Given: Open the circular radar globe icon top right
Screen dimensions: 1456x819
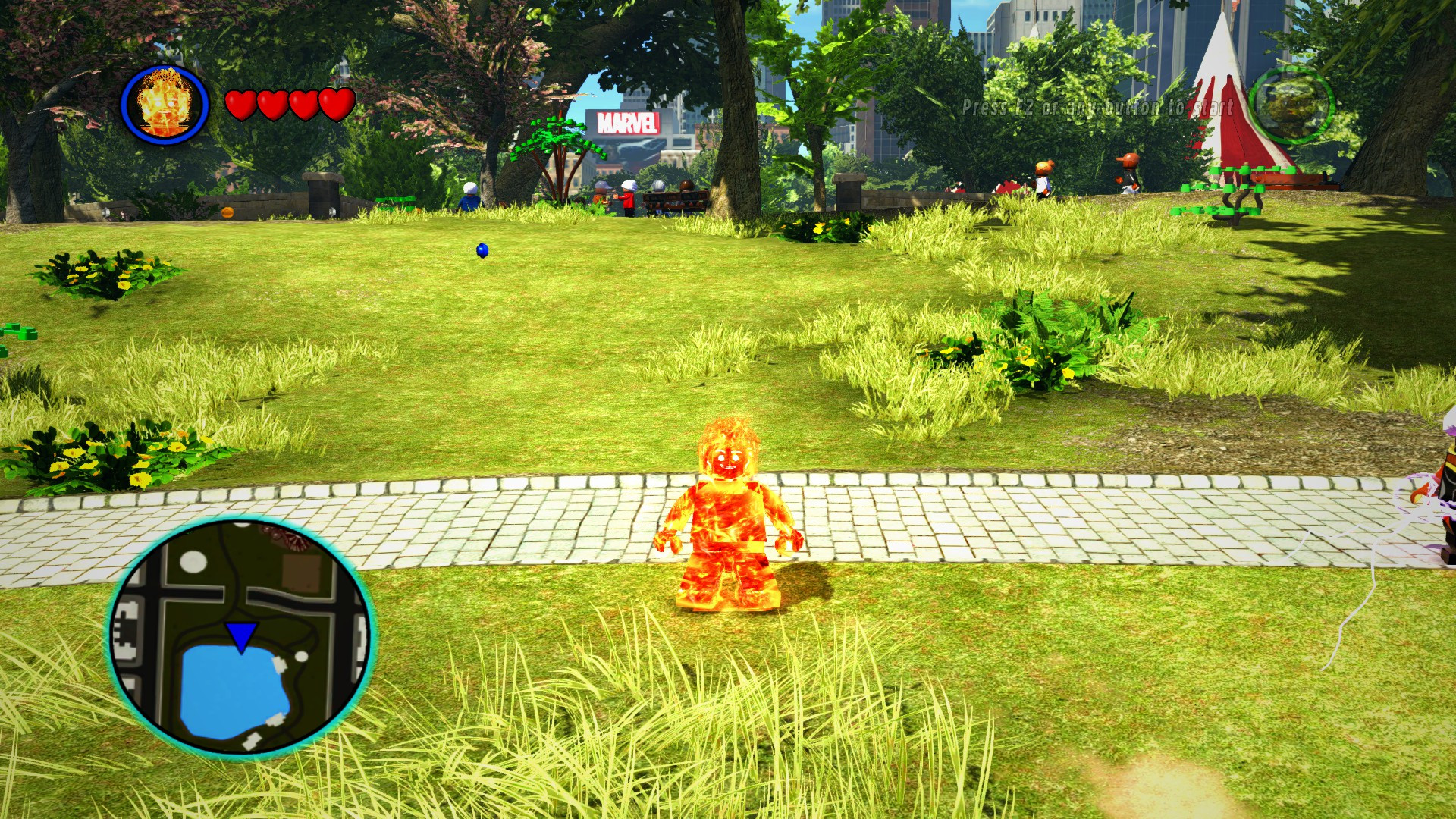Looking at the screenshot, I should [x=1291, y=105].
